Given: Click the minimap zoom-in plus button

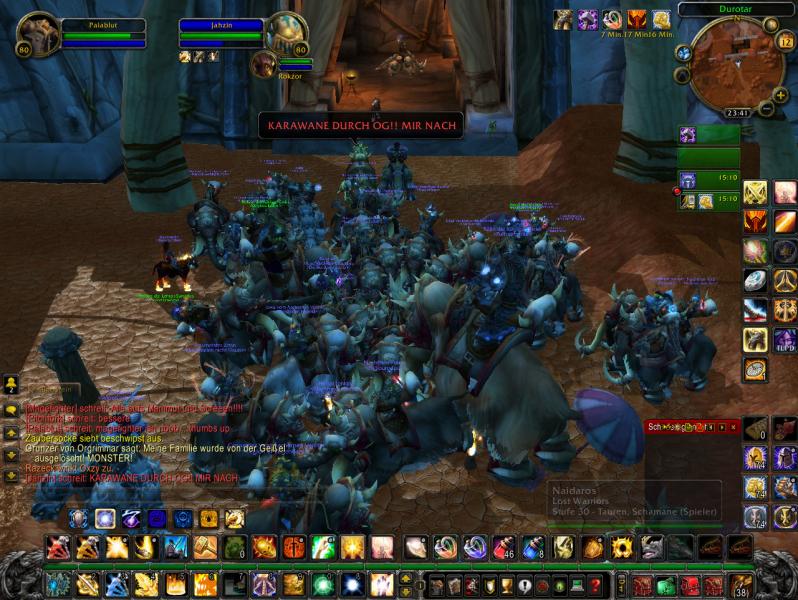Looking at the screenshot, I should [778, 94].
